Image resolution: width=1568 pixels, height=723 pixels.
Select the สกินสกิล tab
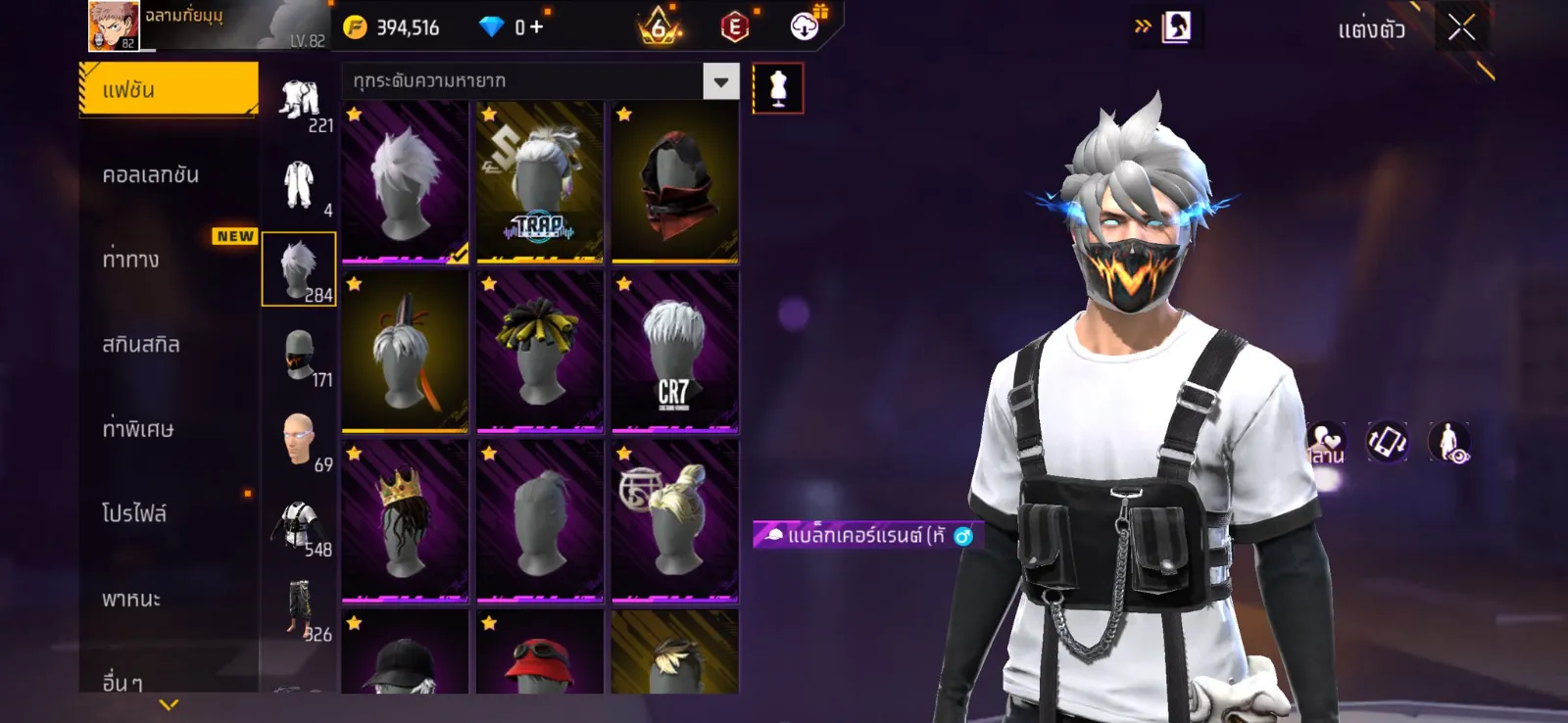pyautogui.click(x=141, y=344)
